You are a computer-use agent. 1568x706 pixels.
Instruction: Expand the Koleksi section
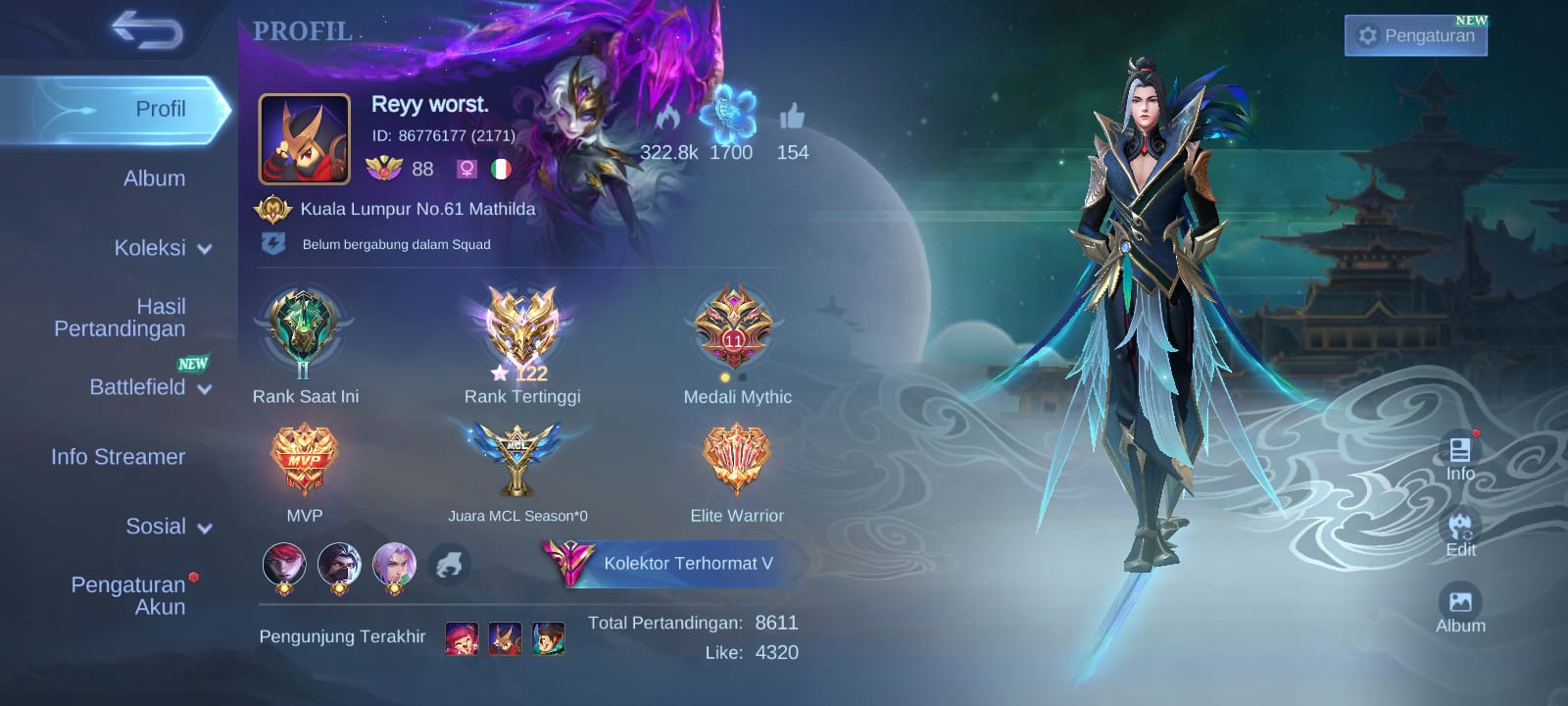[x=162, y=248]
